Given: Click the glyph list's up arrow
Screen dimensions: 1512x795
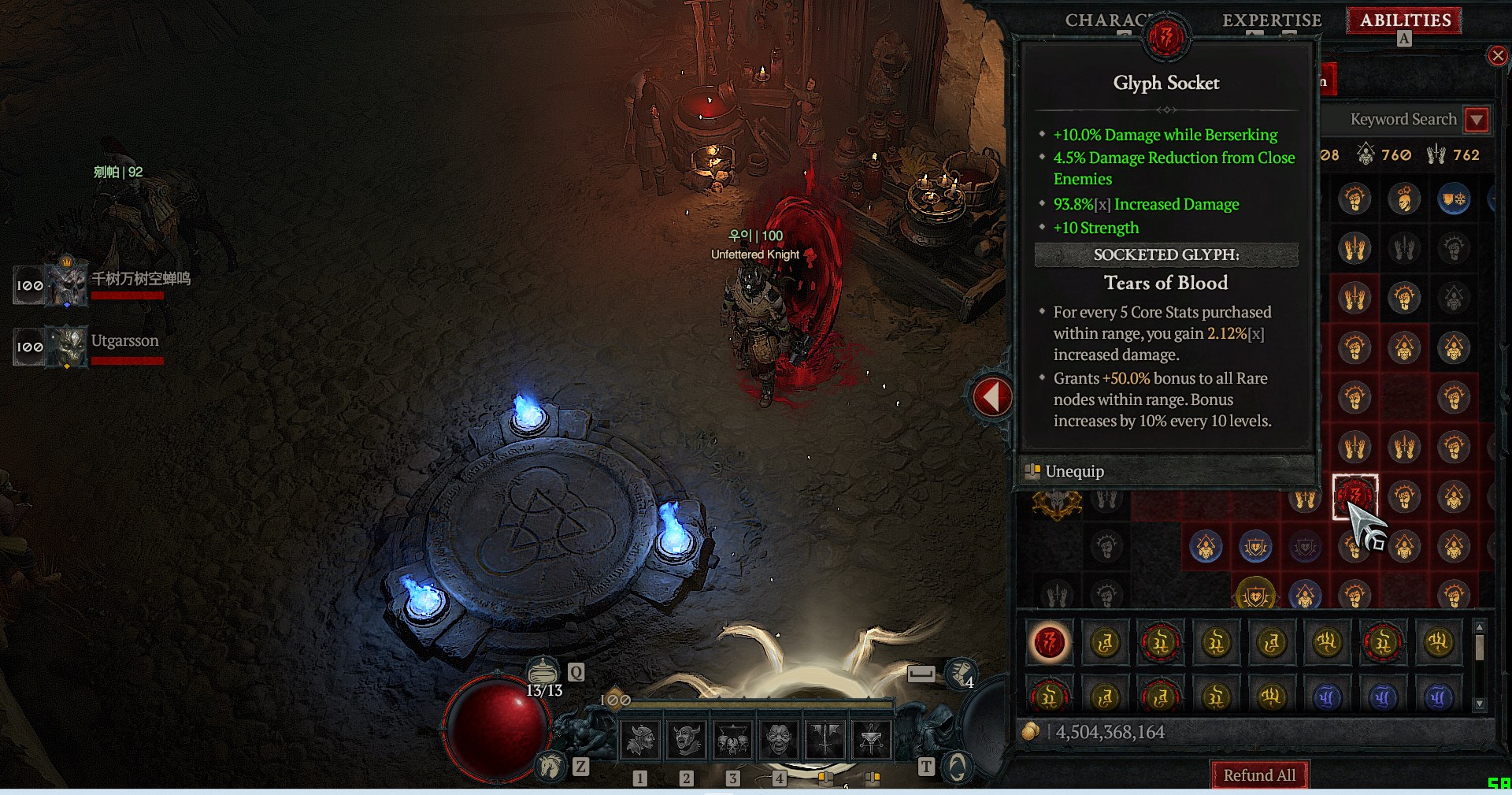Looking at the screenshot, I should tap(1480, 627).
